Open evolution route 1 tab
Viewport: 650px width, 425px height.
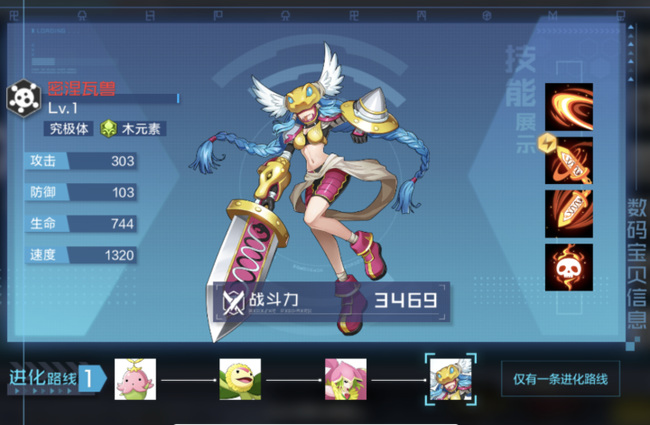tap(55, 378)
